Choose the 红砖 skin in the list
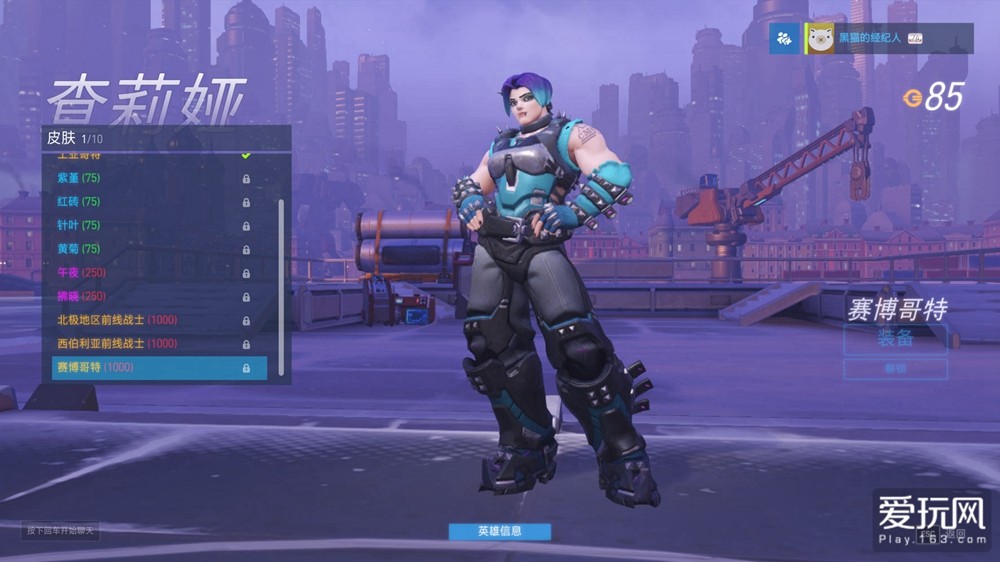1000x562 pixels. [150, 202]
